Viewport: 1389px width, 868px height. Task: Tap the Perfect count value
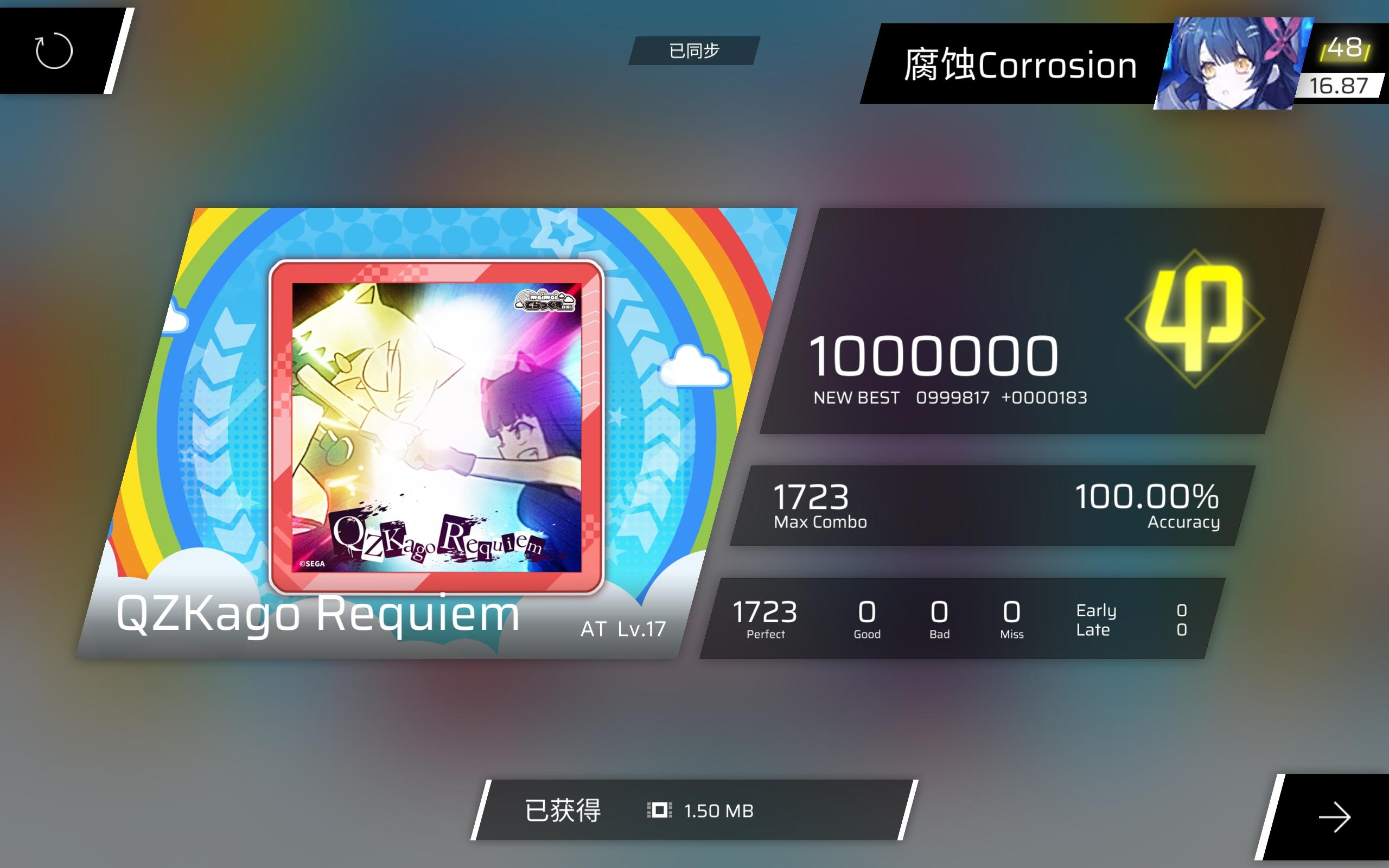pos(766,614)
